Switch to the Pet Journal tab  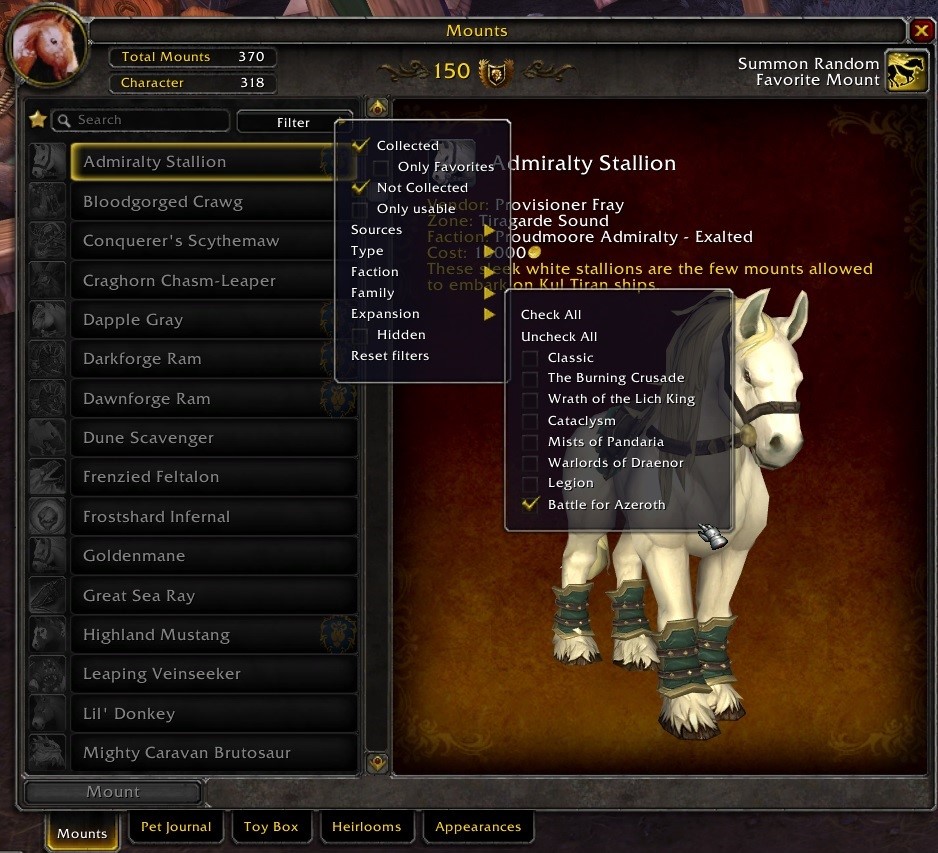(x=176, y=827)
